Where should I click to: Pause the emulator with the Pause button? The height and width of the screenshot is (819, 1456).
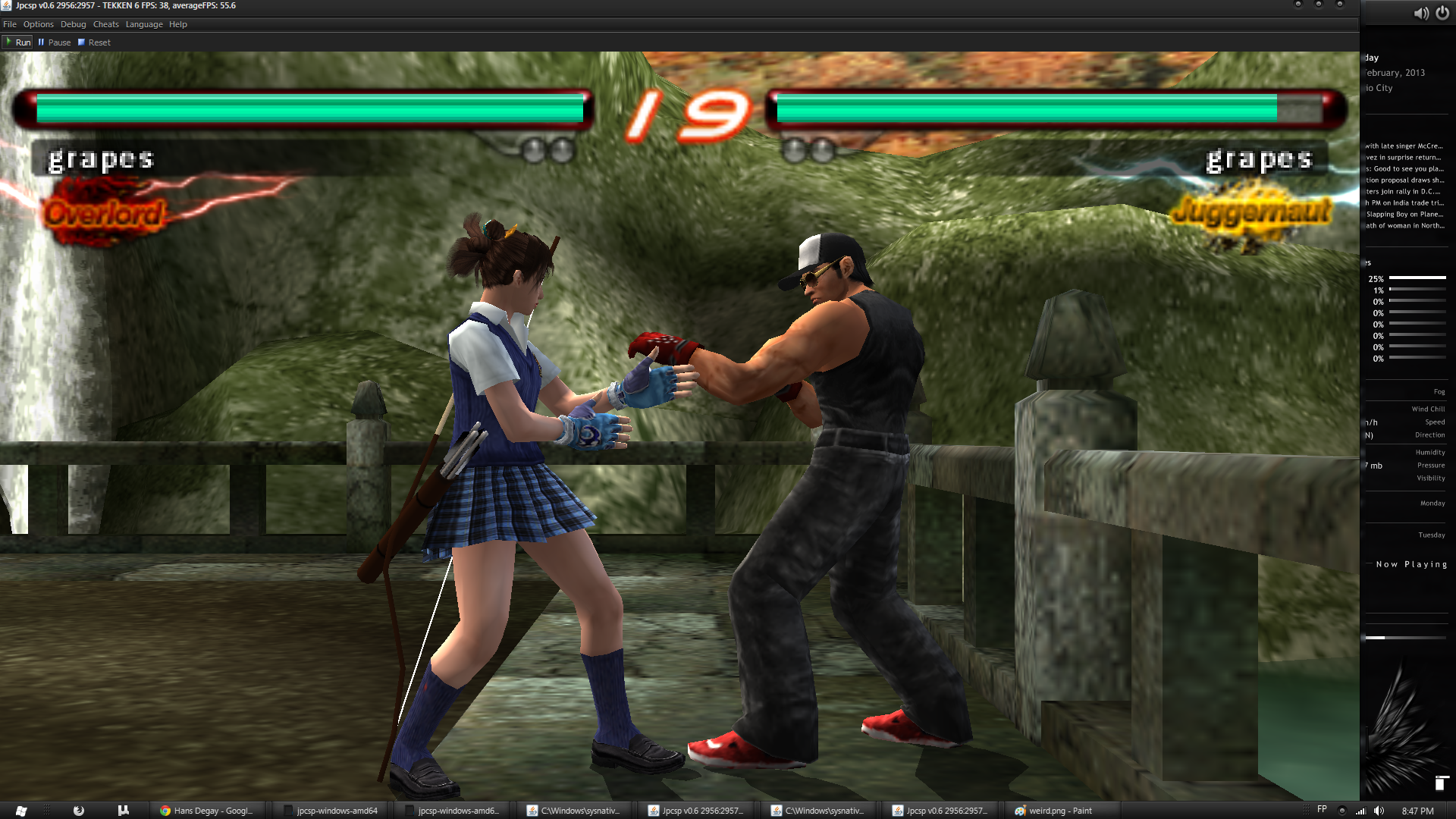click(55, 42)
